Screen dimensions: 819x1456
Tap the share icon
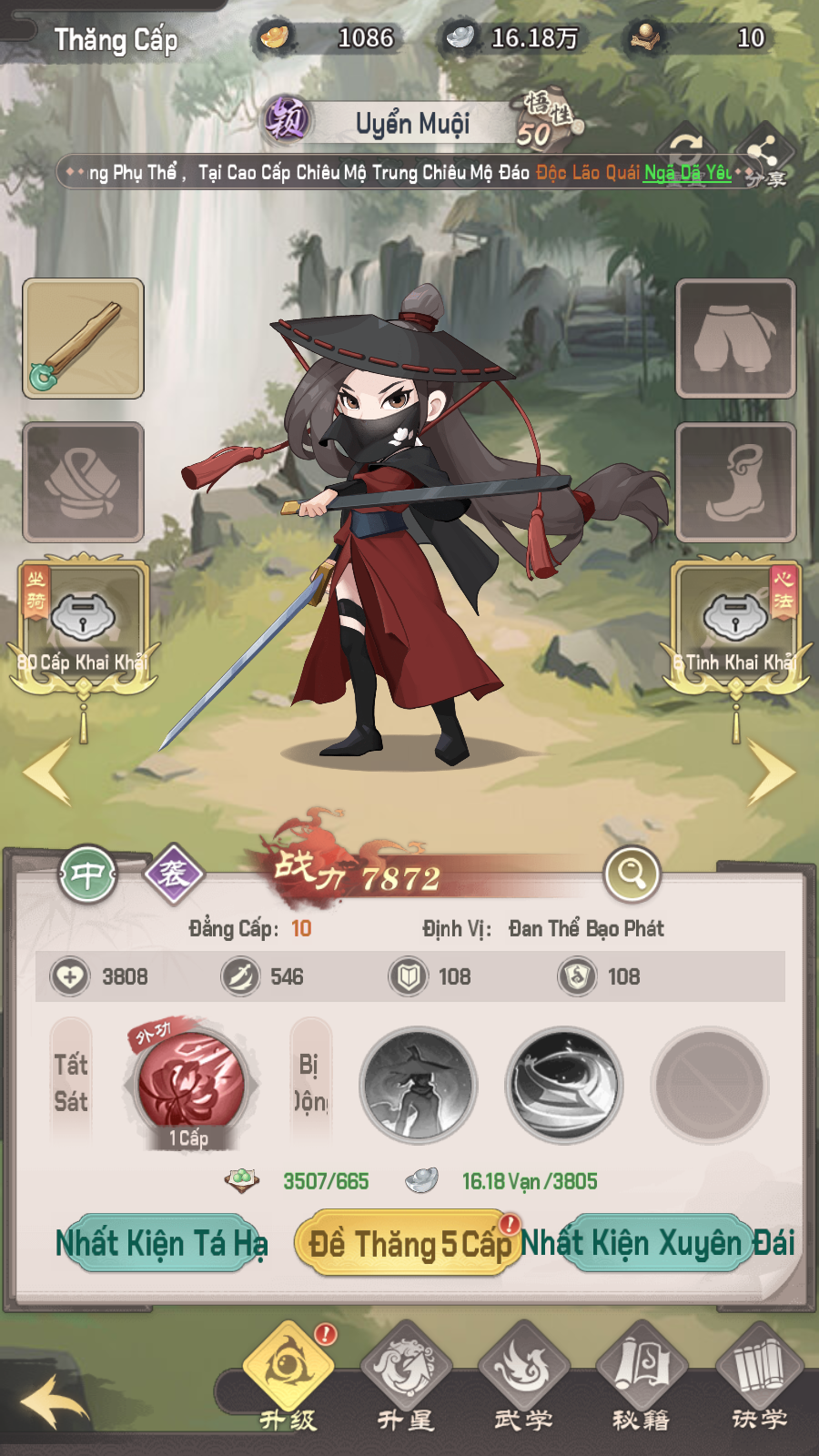[764, 155]
